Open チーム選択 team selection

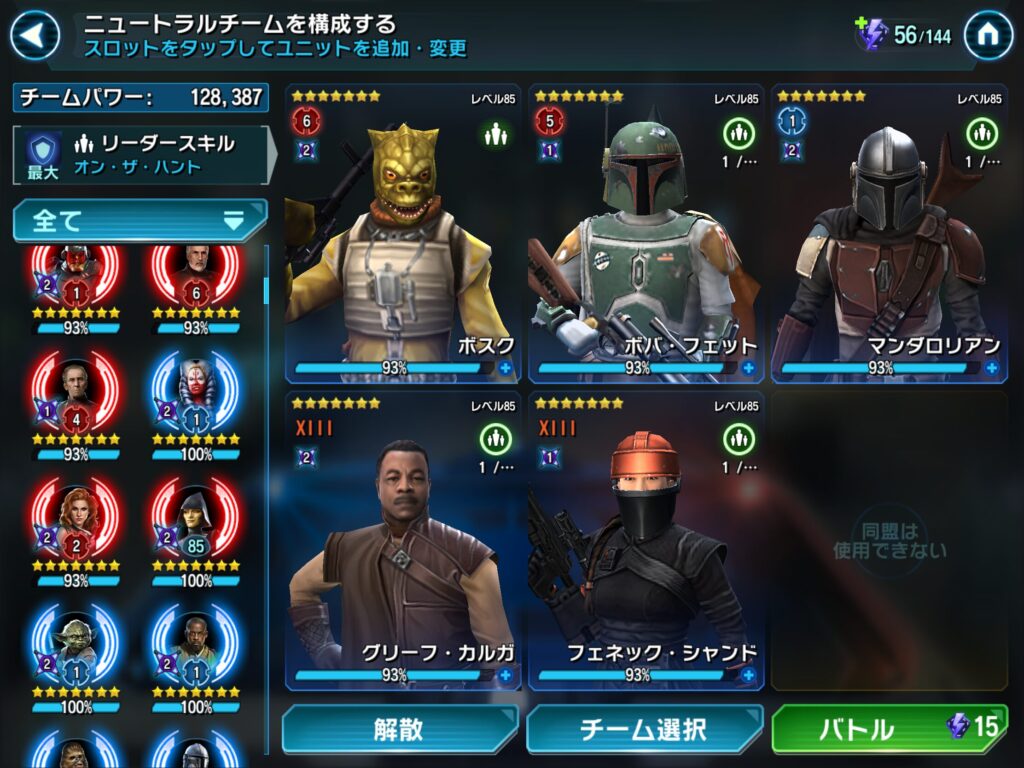tap(644, 729)
